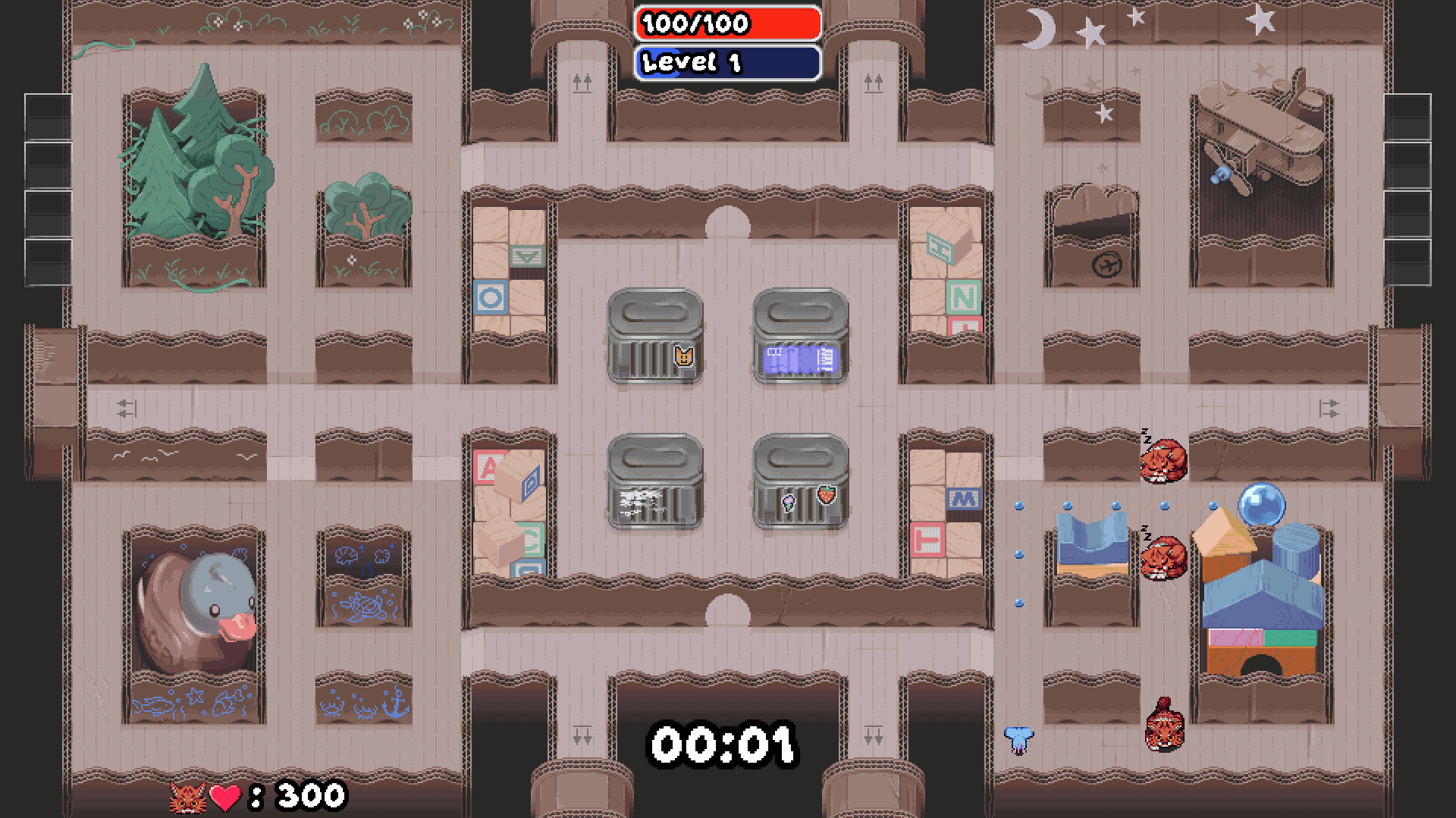Click the flower sticker beside the strawberry
Viewport: 1456px width, 818px height.
tap(790, 504)
